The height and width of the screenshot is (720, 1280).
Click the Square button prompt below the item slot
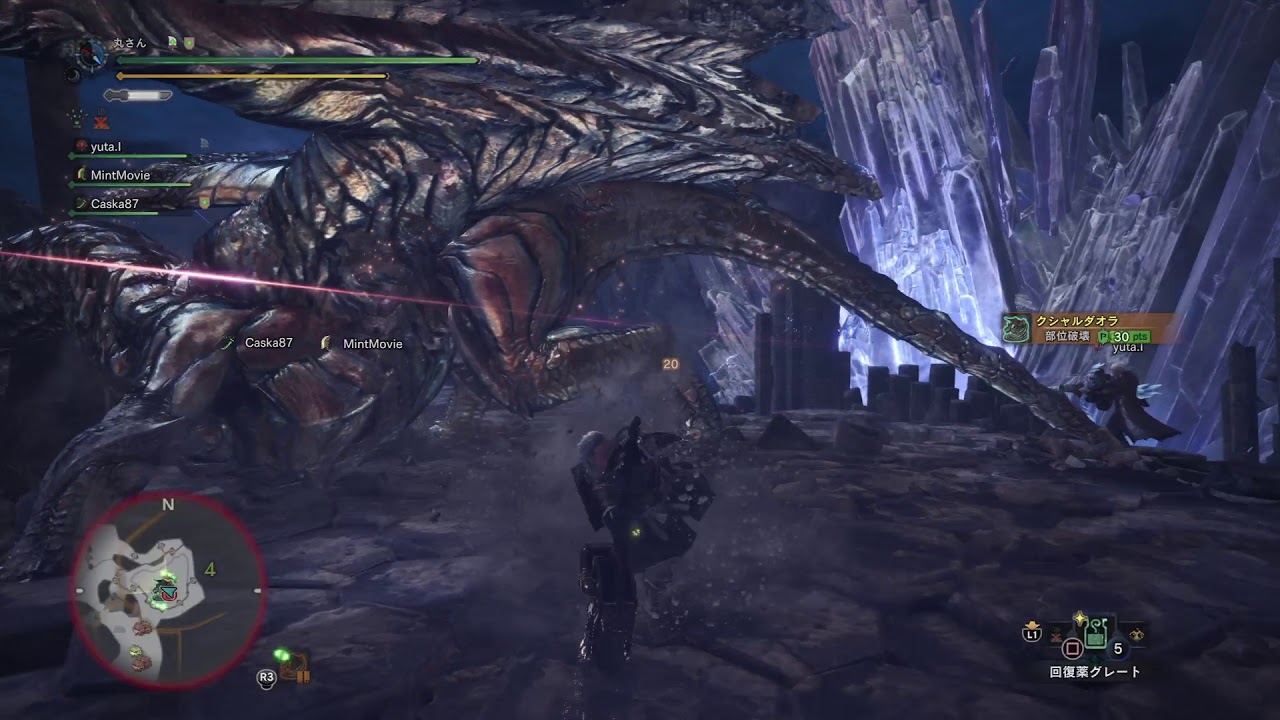coord(1072,648)
